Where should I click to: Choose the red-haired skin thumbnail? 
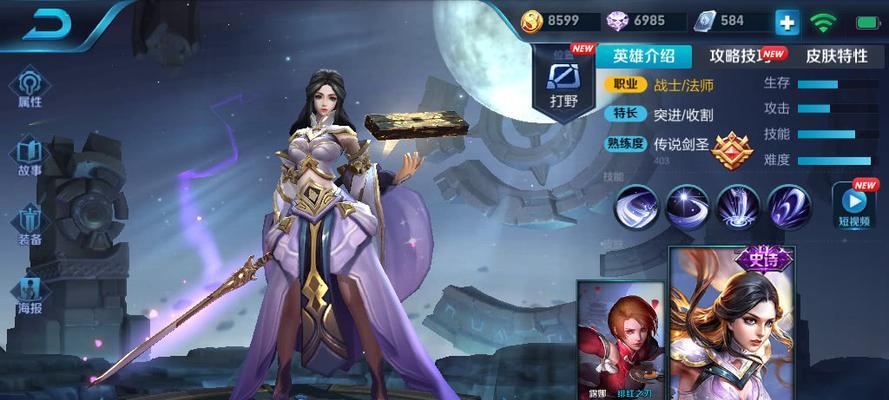pos(622,340)
